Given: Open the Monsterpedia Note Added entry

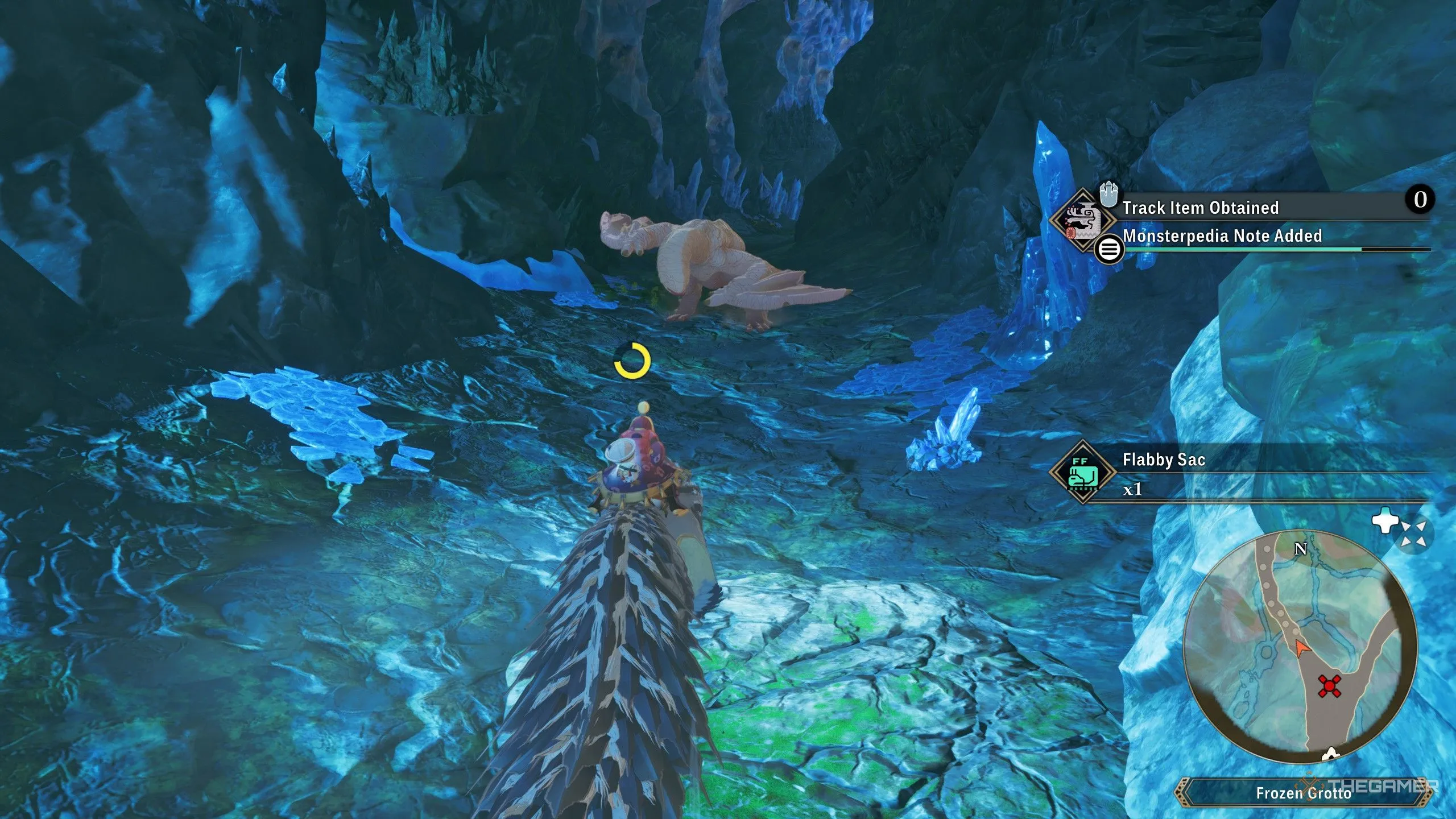Looking at the screenshot, I should coord(1222,237).
